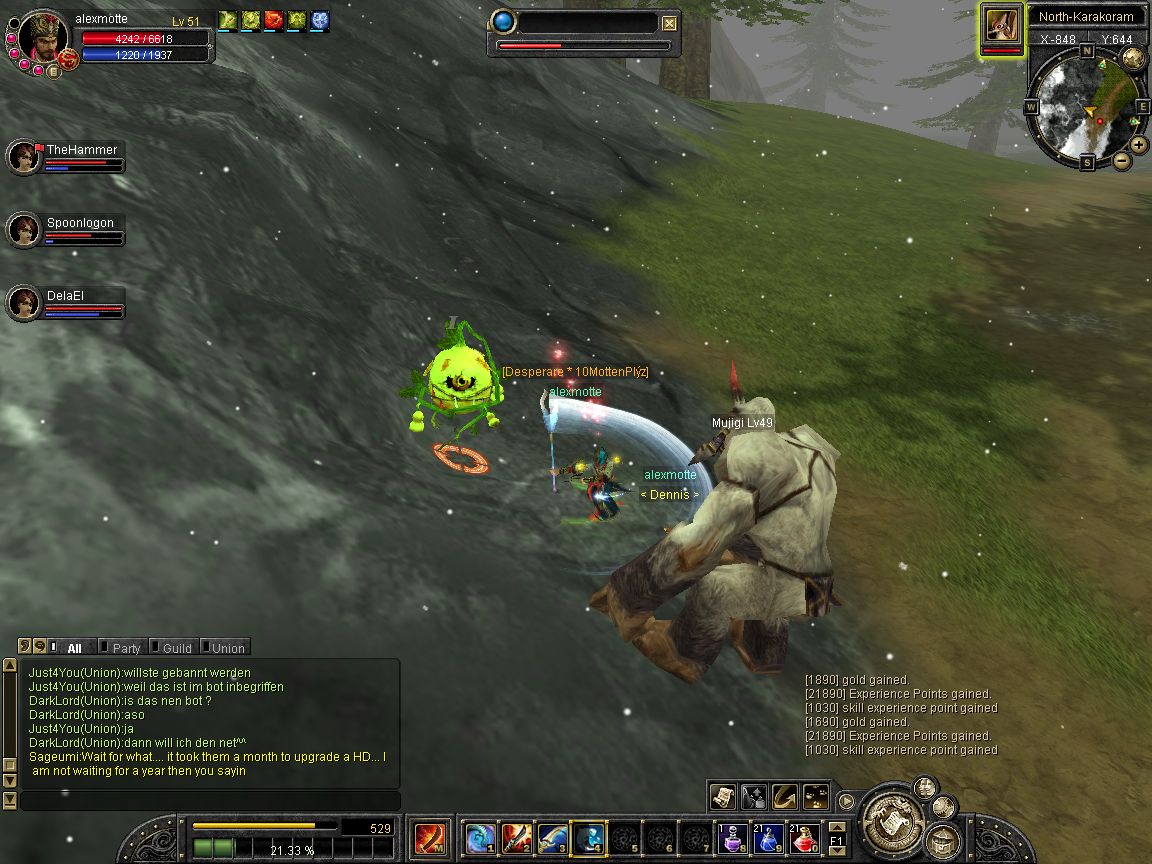
Task: Use the skill in hotbar slot 1
Action: pos(481,838)
